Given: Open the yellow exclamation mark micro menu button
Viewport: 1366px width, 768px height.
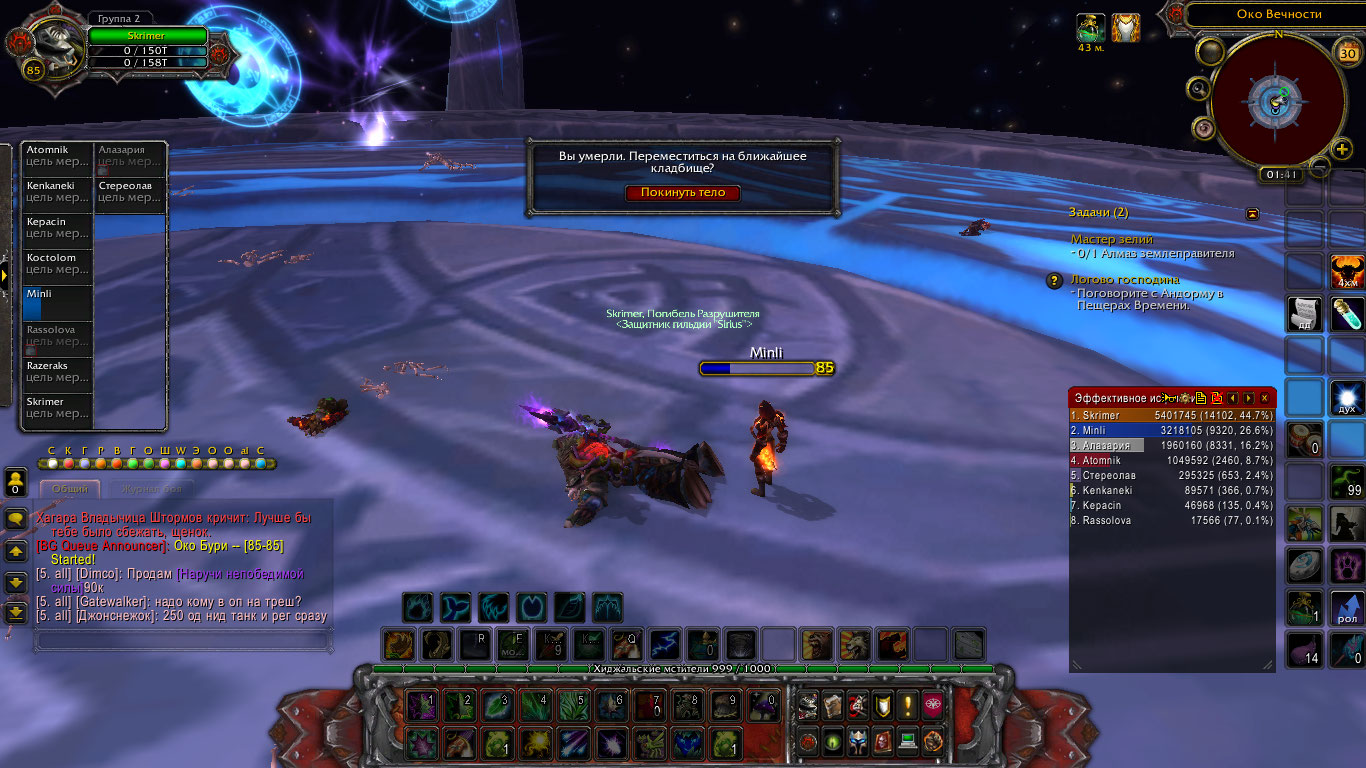Looking at the screenshot, I should point(907,706).
